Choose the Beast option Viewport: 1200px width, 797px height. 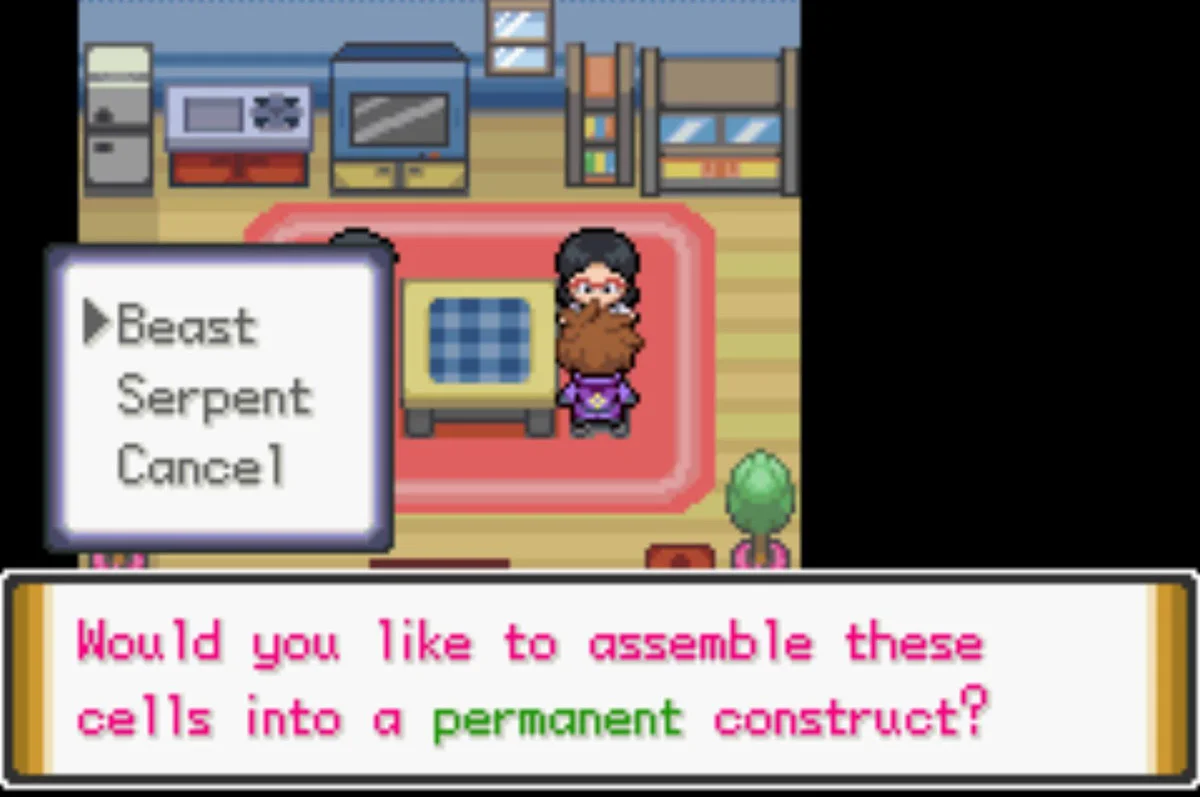point(187,325)
